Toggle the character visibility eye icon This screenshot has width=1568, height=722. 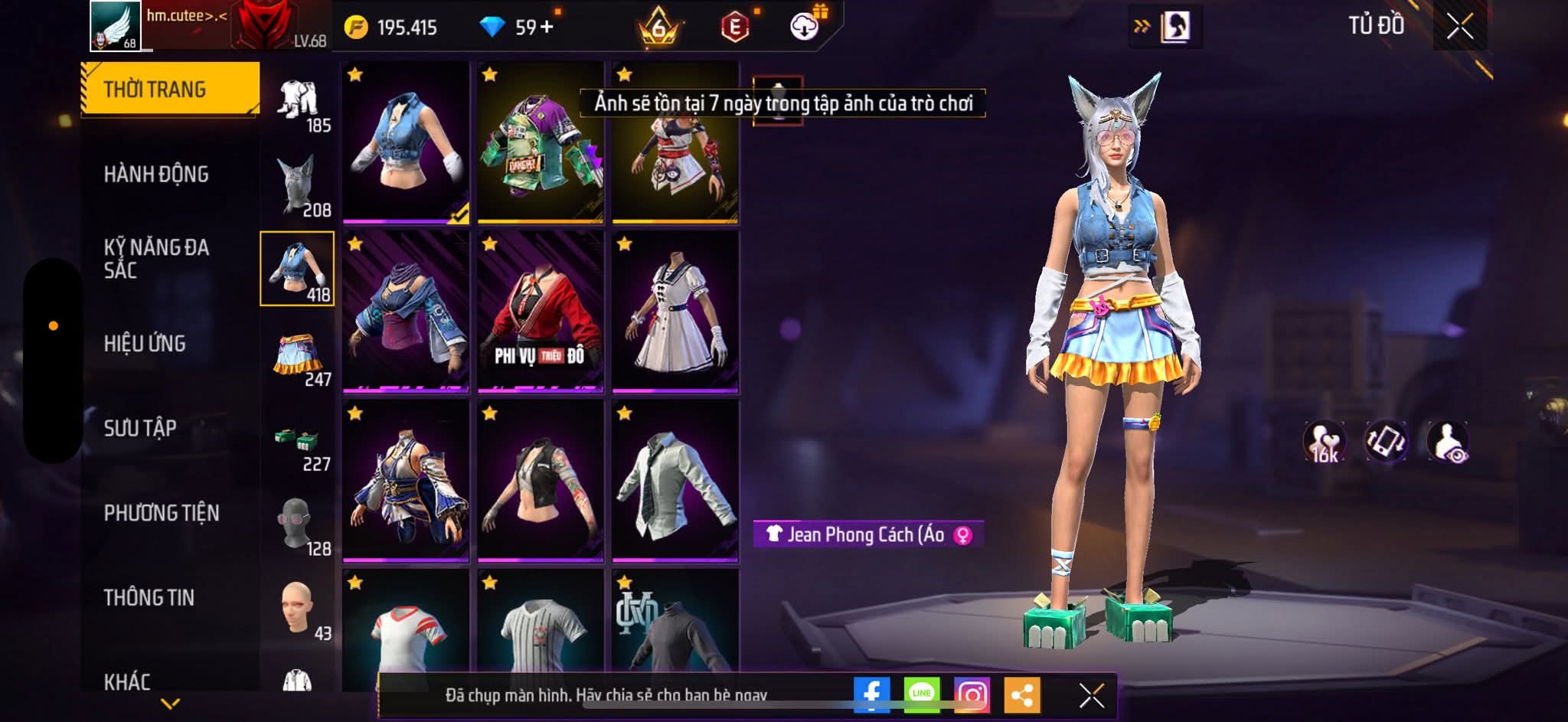1448,442
